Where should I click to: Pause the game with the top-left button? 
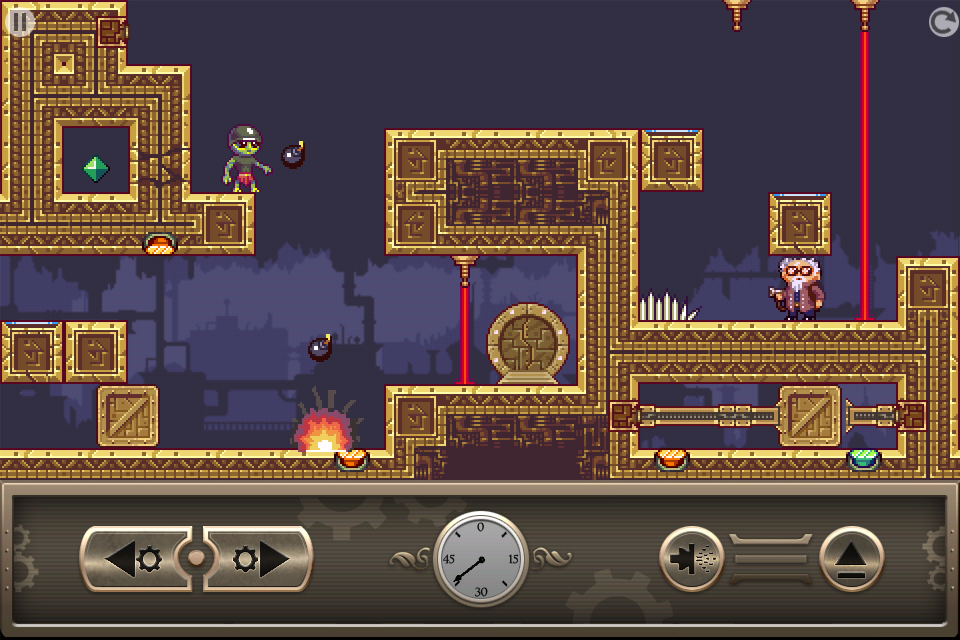pyautogui.click(x=20, y=21)
